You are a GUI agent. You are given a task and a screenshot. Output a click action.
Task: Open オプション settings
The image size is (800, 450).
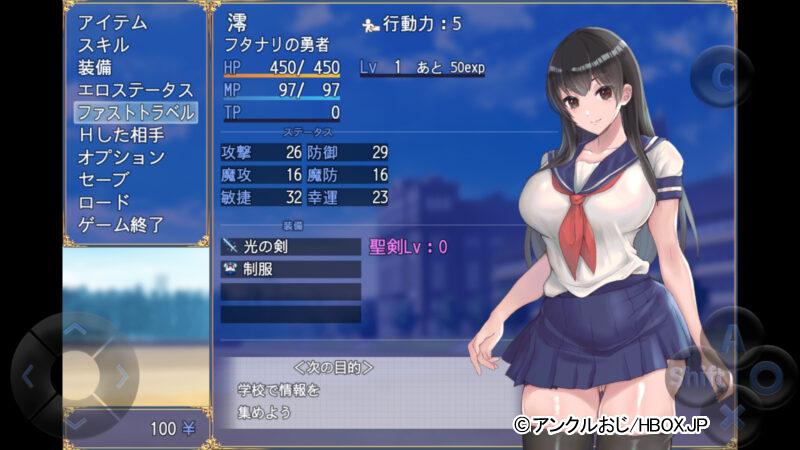click(x=120, y=158)
